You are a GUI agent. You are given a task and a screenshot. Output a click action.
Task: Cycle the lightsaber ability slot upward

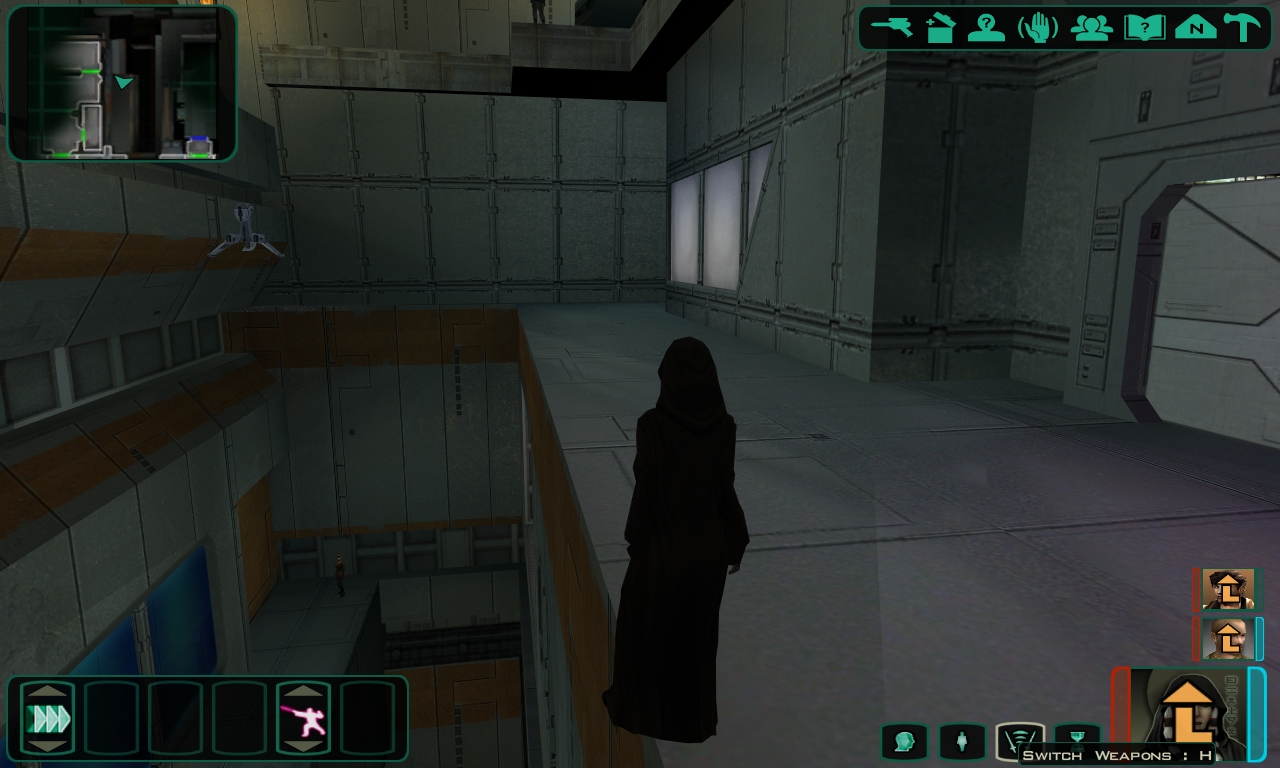303,691
